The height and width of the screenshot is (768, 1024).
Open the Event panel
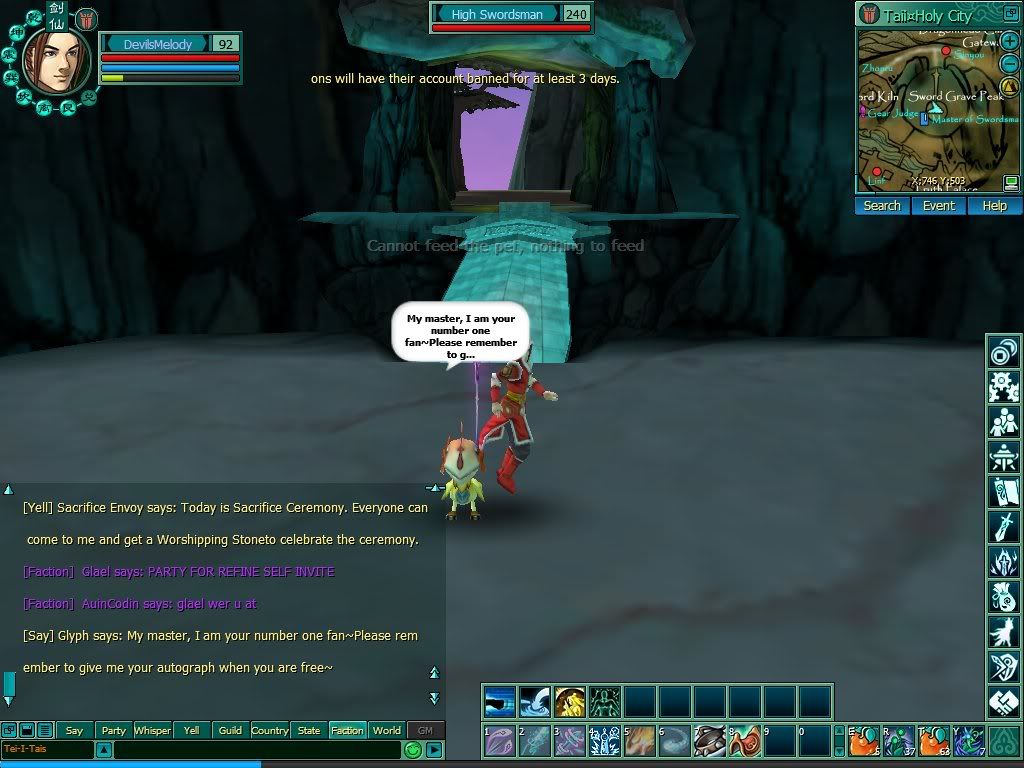click(938, 206)
